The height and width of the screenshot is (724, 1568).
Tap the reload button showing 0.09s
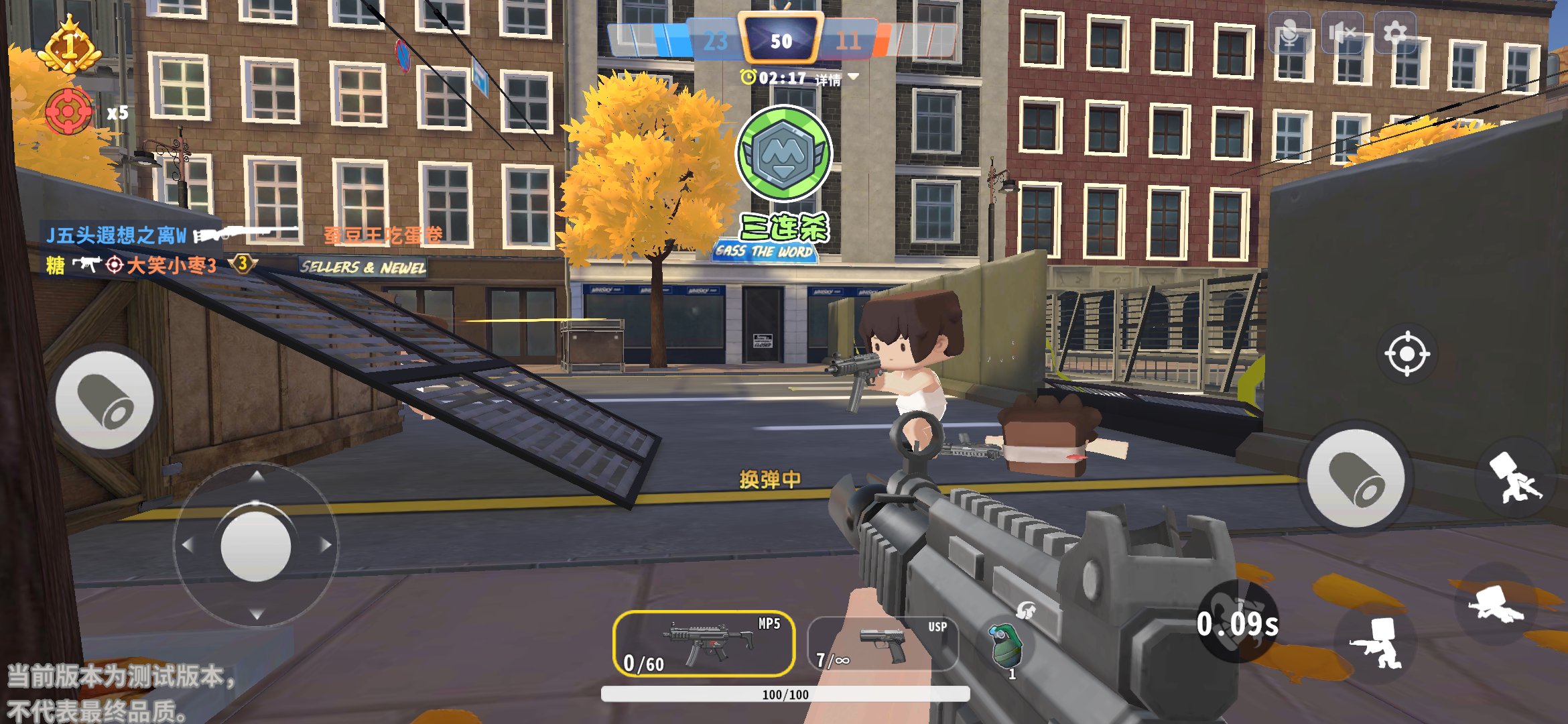pyautogui.click(x=1237, y=623)
